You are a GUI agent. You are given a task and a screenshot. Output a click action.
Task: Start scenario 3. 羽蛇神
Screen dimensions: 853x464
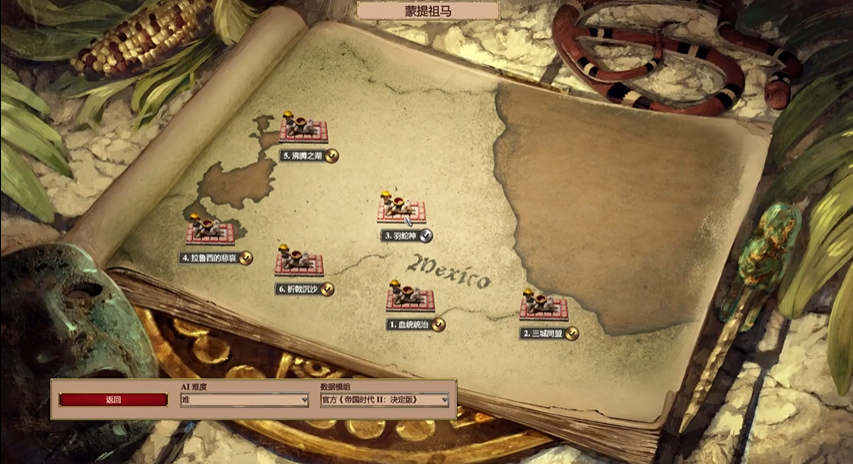401,209
